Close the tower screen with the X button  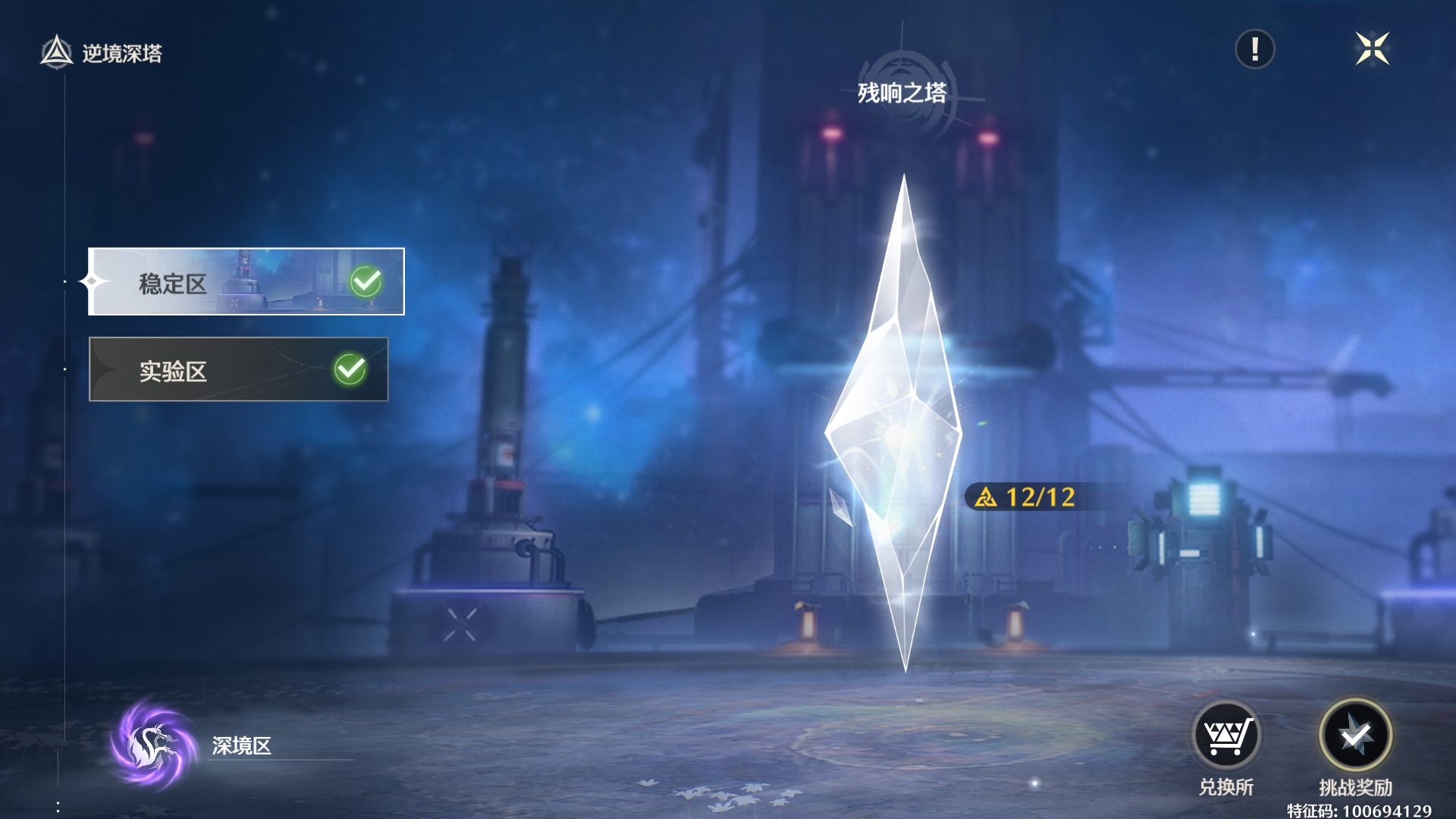pos(1372,50)
